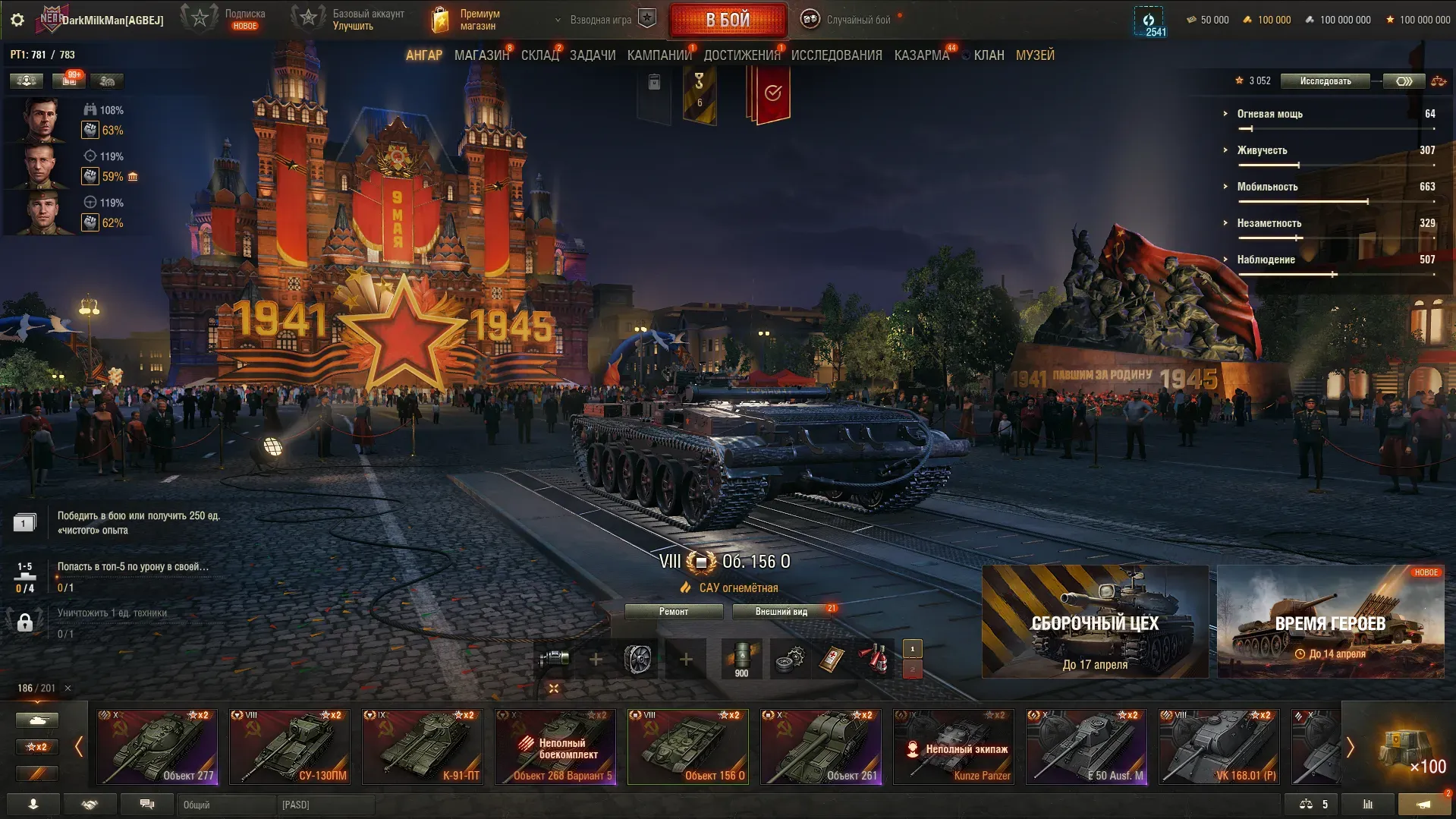Expand the Случайный бой mode selector
This screenshot has height=819, width=1456.
coord(848,20)
